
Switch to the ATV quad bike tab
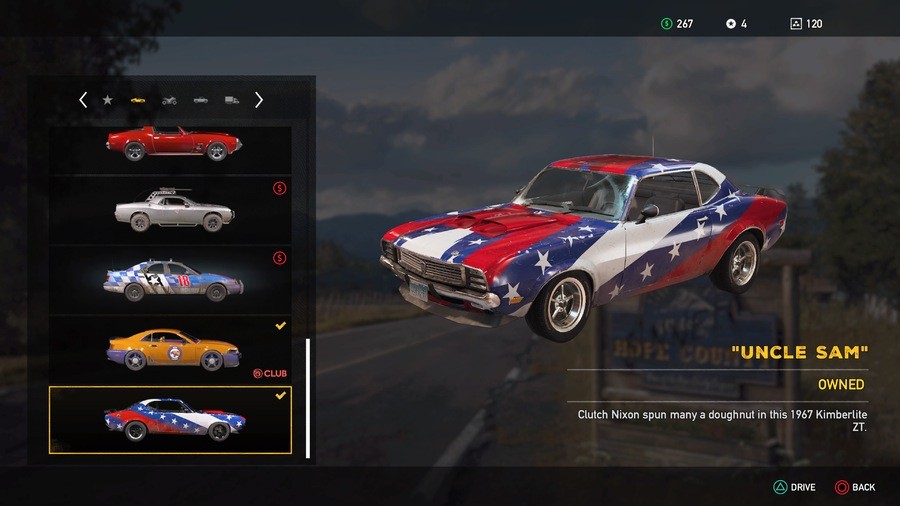point(169,100)
